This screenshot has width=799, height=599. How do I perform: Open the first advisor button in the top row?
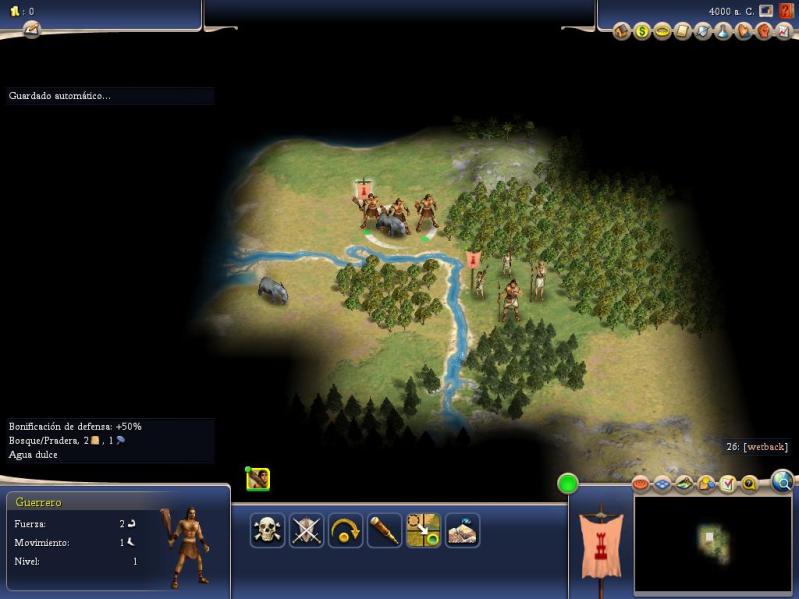point(621,32)
